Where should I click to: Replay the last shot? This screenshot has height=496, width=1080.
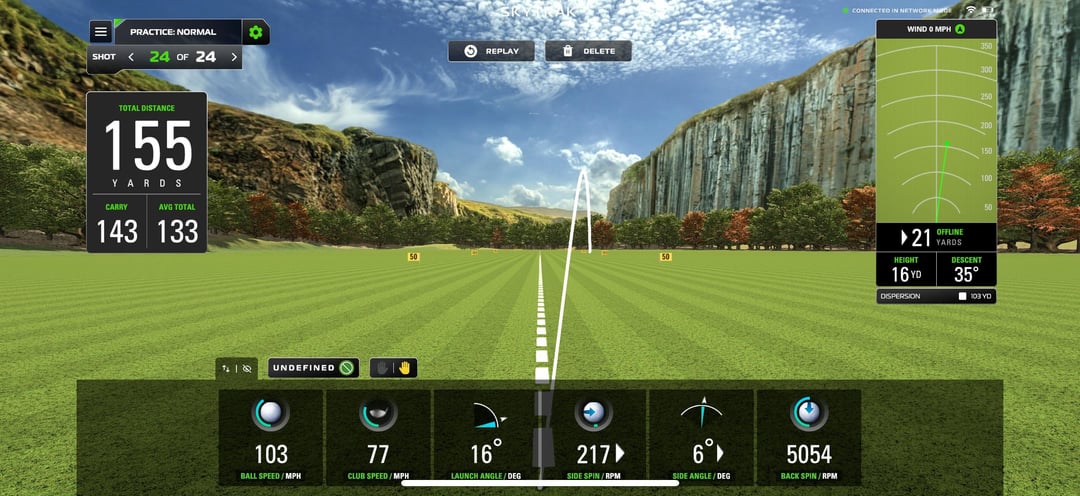pyautogui.click(x=491, y=51)
